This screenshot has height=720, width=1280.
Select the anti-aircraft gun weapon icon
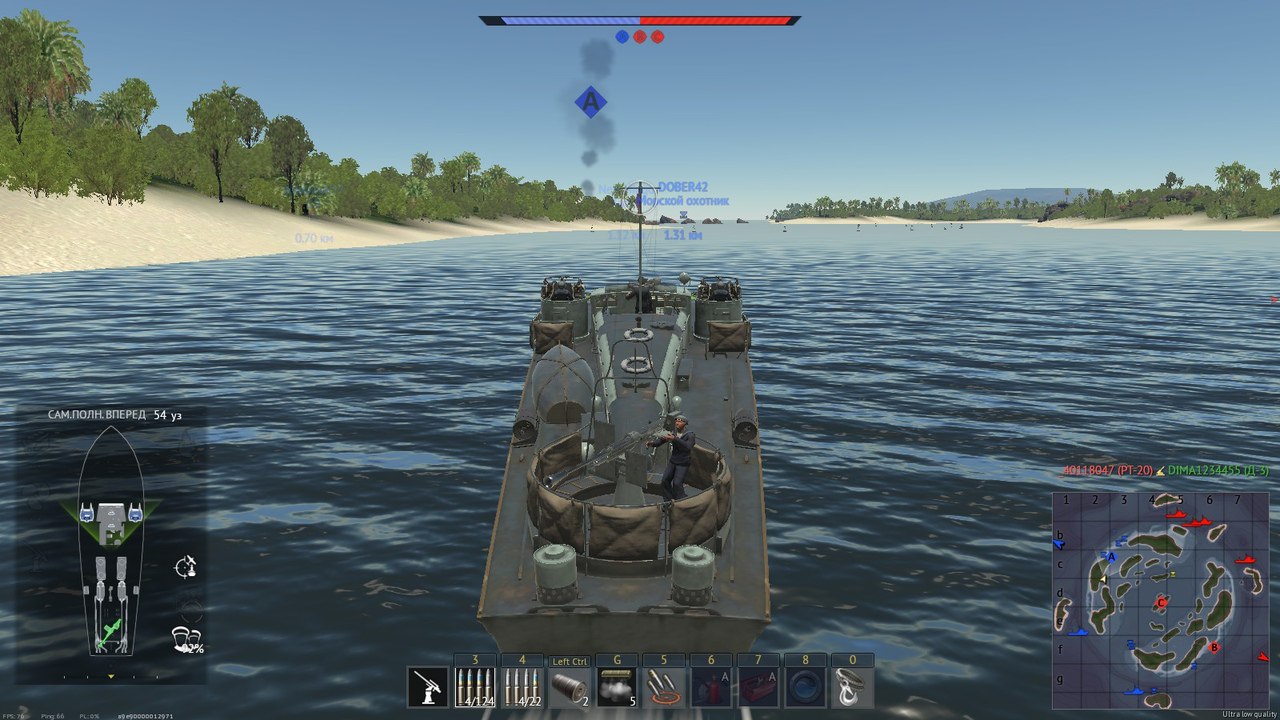[x=428, y=688]
